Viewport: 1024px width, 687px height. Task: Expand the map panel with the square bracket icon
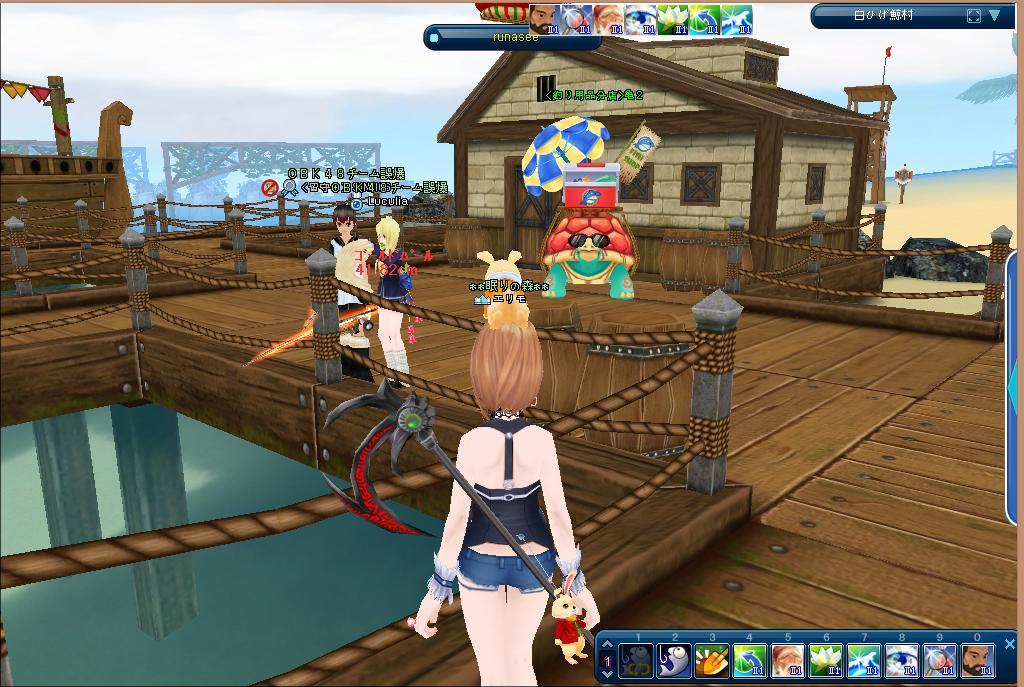click(974, 16)
